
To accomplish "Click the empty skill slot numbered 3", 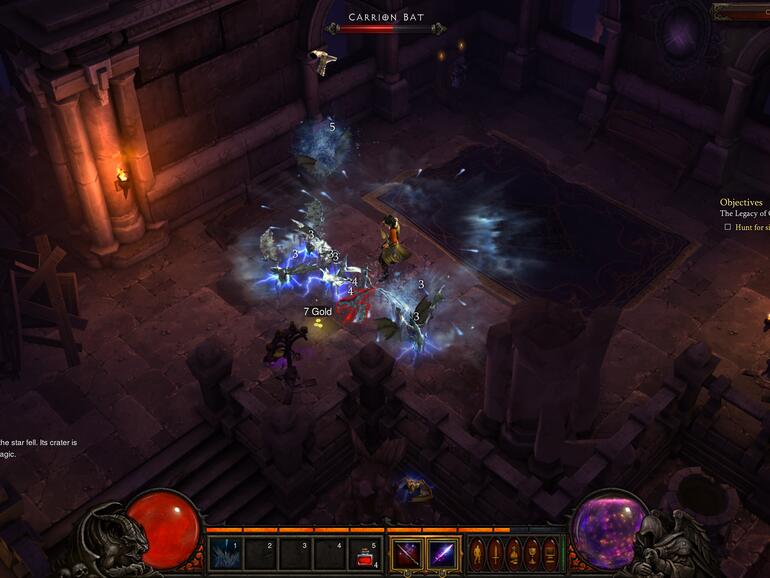I will click(295, 553).
